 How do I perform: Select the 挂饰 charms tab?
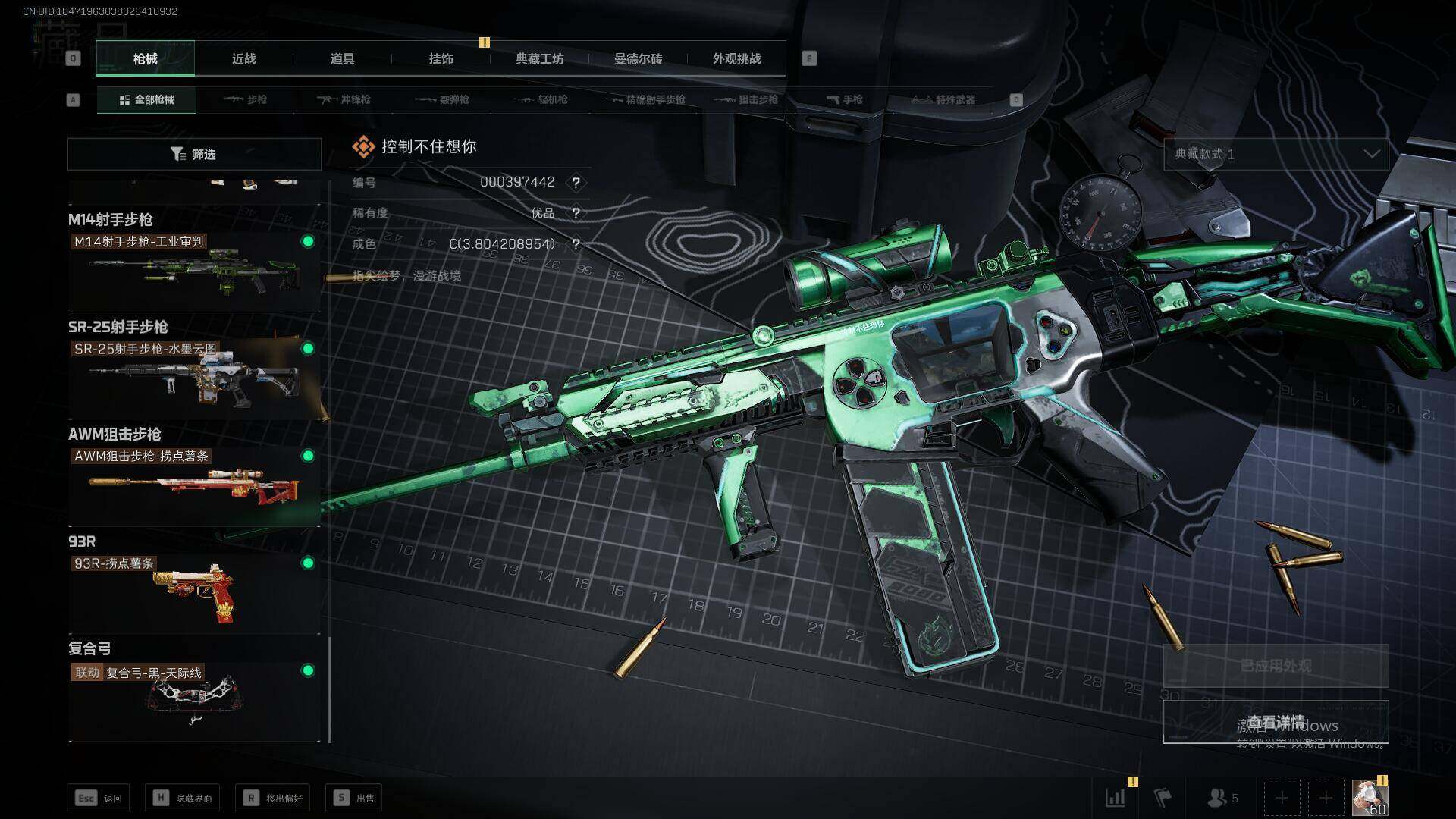click(x=441, y=58)
